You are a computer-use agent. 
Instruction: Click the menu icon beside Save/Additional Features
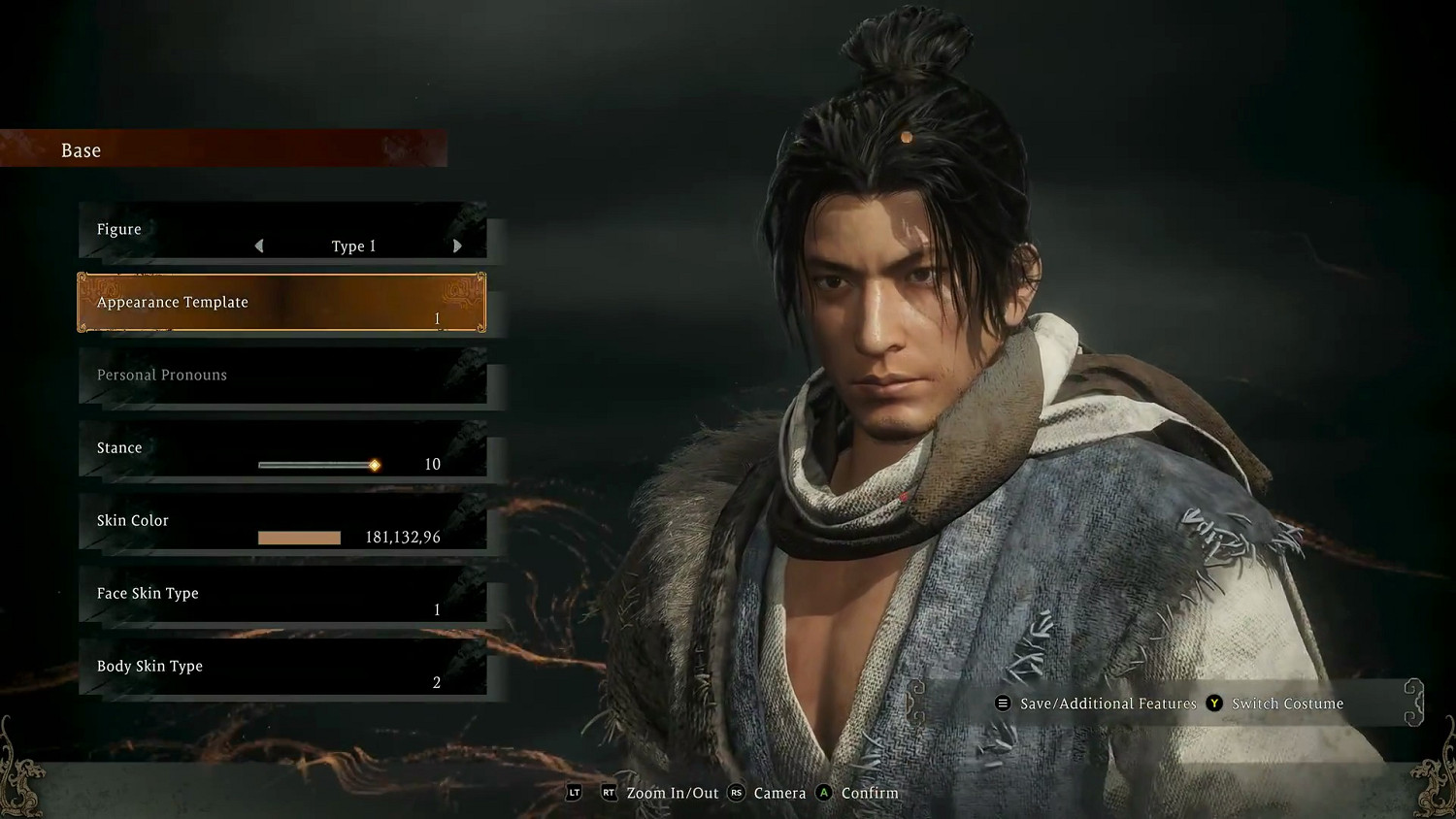[1003, 704]
